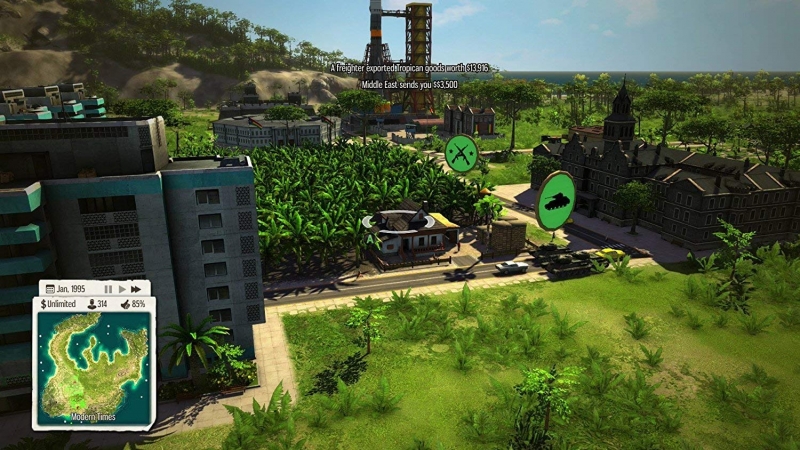
Task: Select the crossed rifles military marker
Action: click(x=460, y=152)
